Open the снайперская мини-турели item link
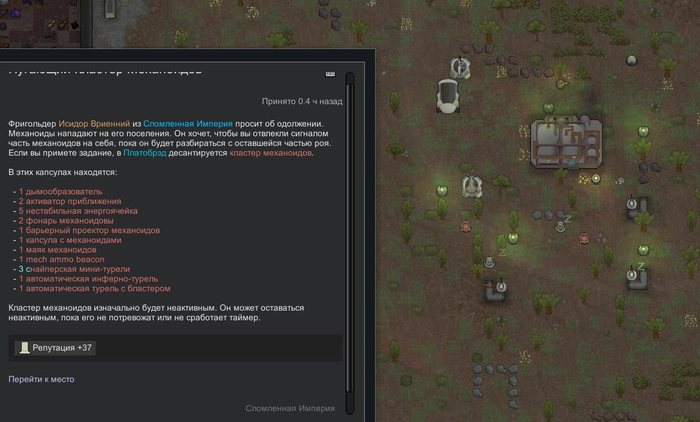This screenshot has height=422, width=700. (x=72, y=269)
